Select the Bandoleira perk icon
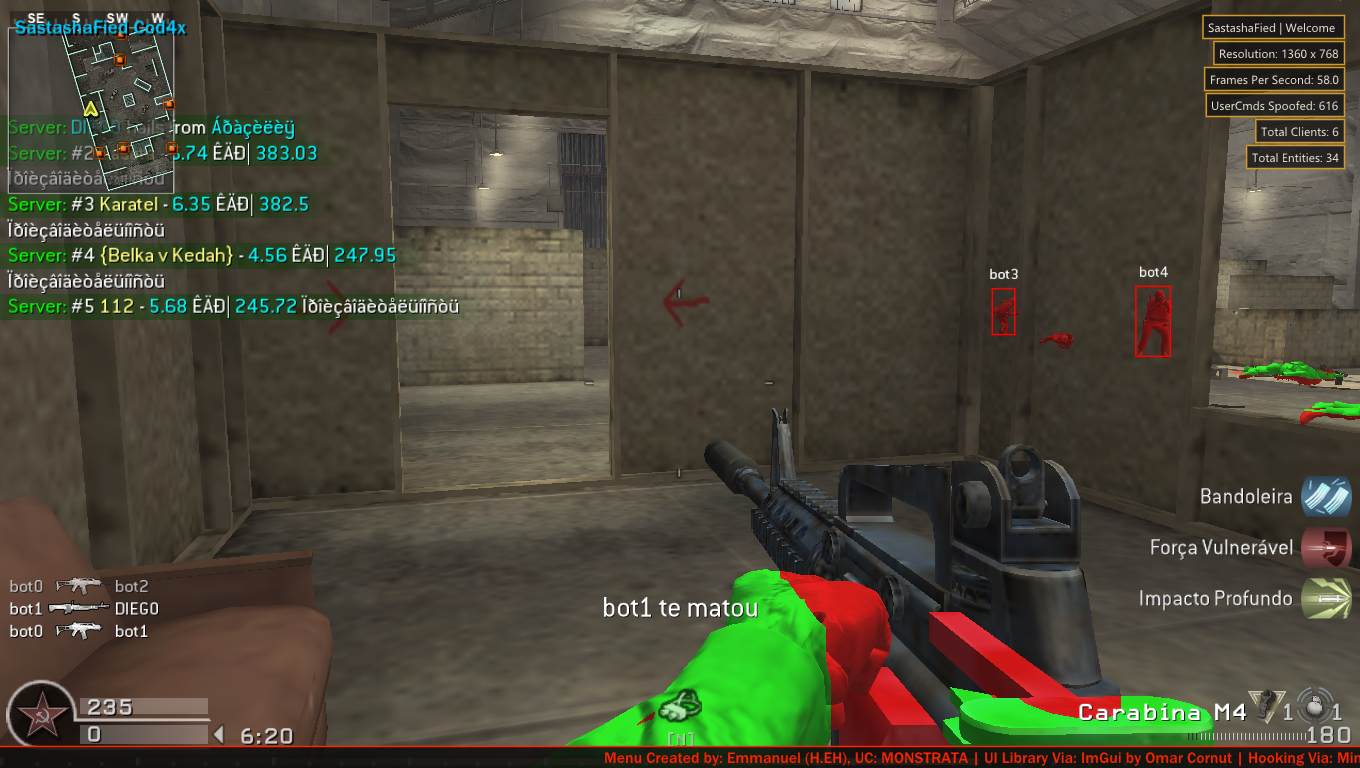The image size is (1360, 768). (x=1327, y=496)
